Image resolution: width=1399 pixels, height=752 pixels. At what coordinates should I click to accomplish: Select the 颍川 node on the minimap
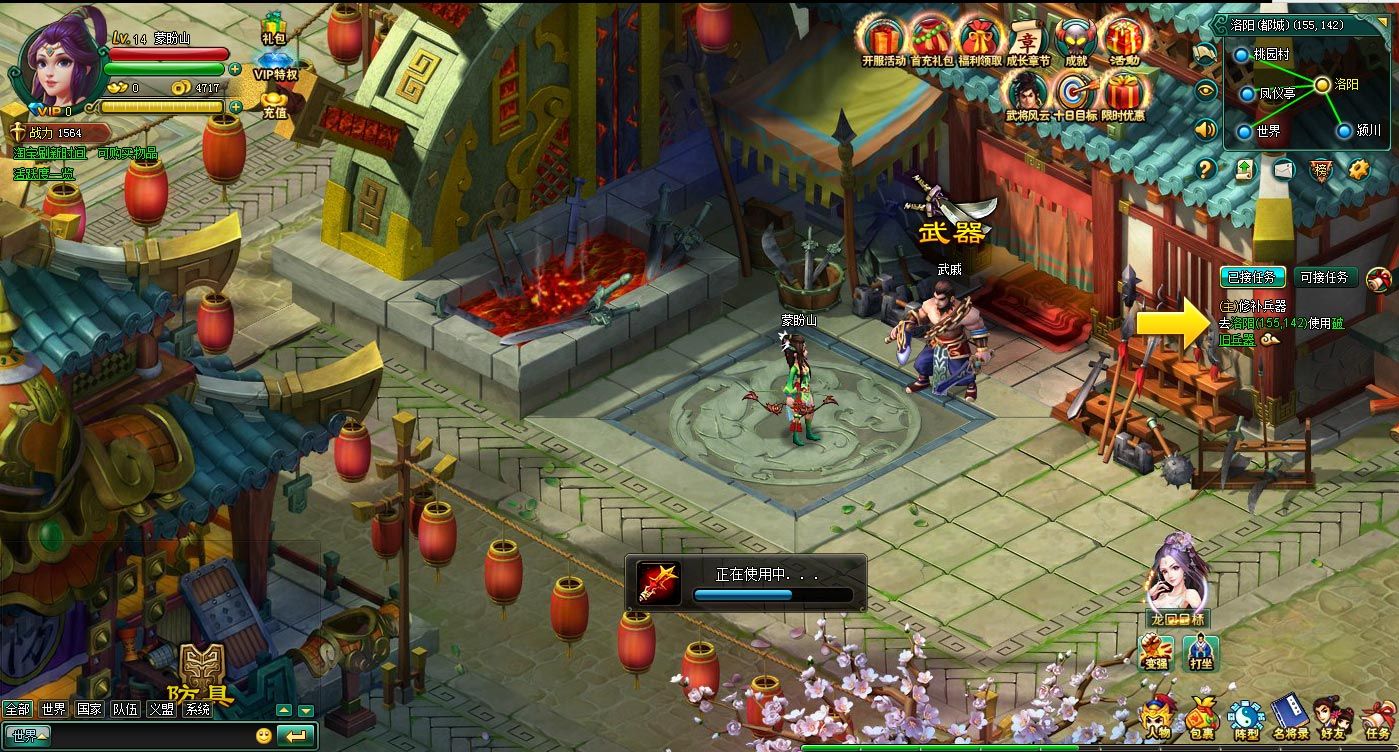click(1341, 130)
